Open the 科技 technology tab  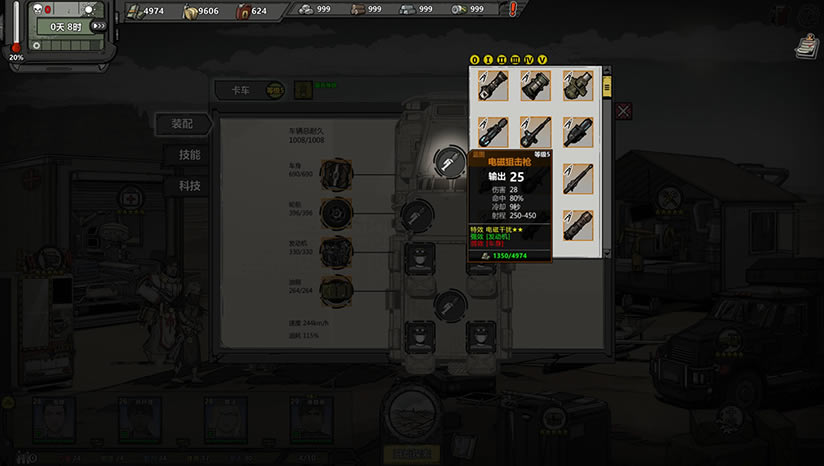click(189, 186)
